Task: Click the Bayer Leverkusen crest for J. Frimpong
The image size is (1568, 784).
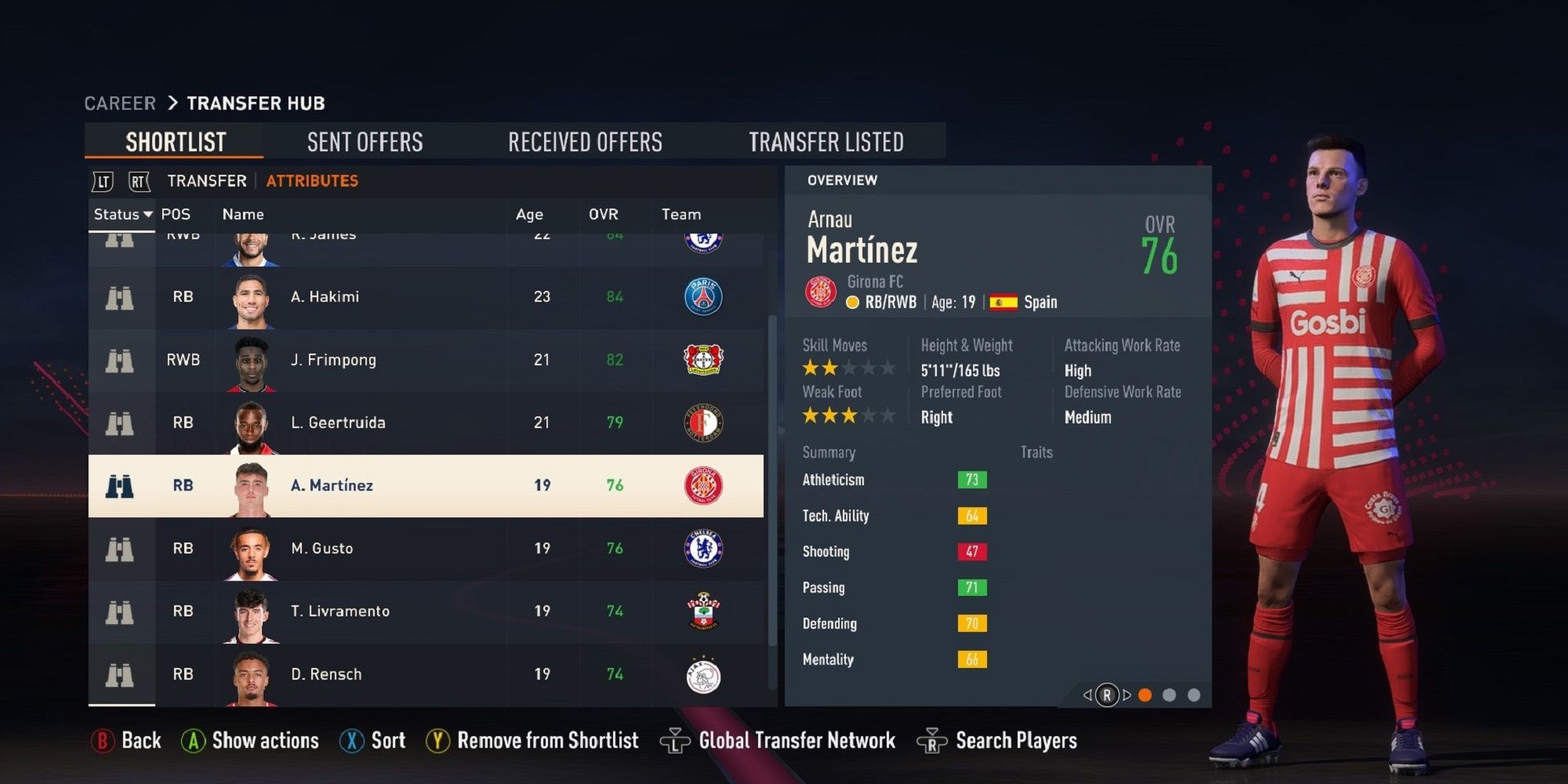Action: tap(706, 360)
